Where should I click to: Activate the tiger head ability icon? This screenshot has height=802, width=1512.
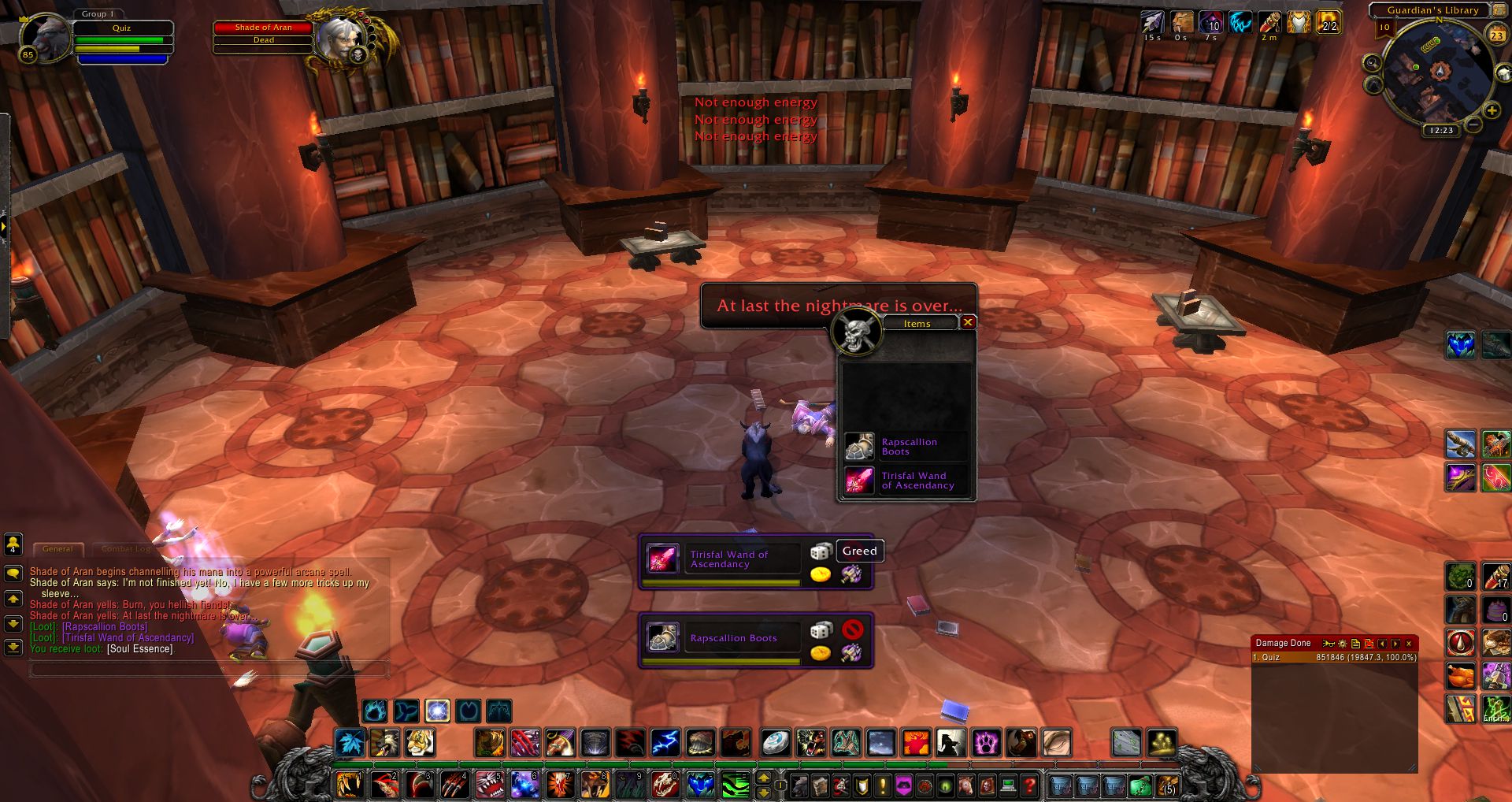click(x=419, y=742)
